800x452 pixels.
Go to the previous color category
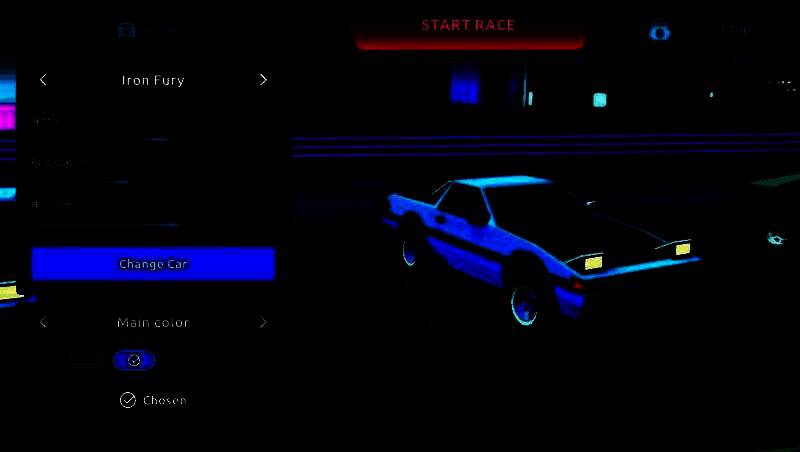pyautogui.click(x=43, y=322)
